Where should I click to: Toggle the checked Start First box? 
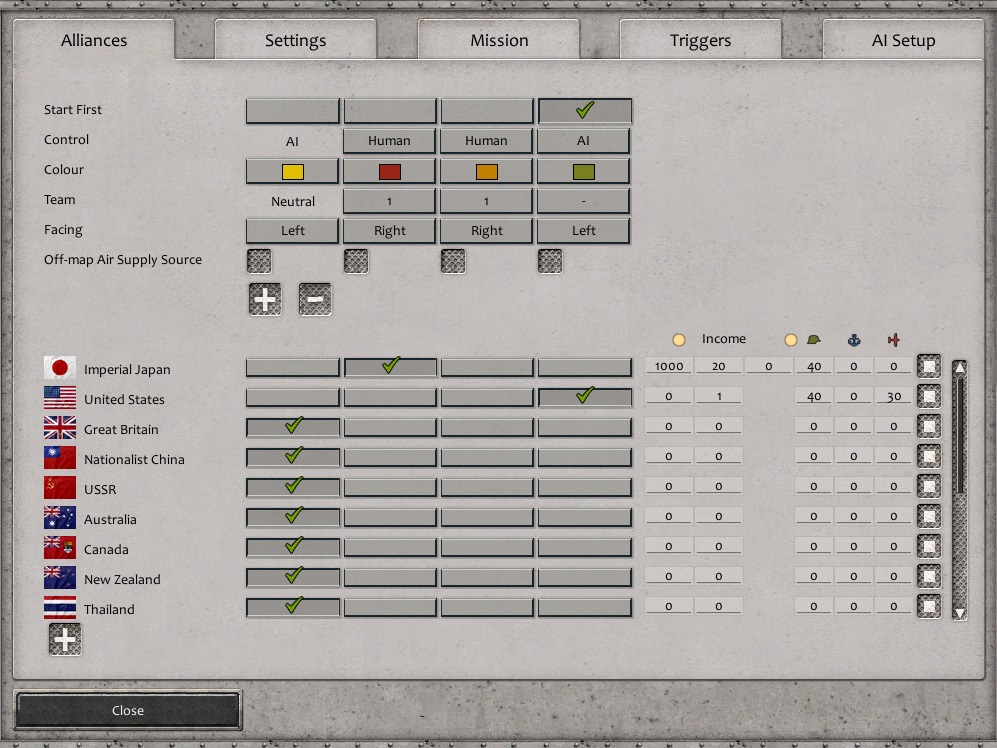tap(584, 110)
